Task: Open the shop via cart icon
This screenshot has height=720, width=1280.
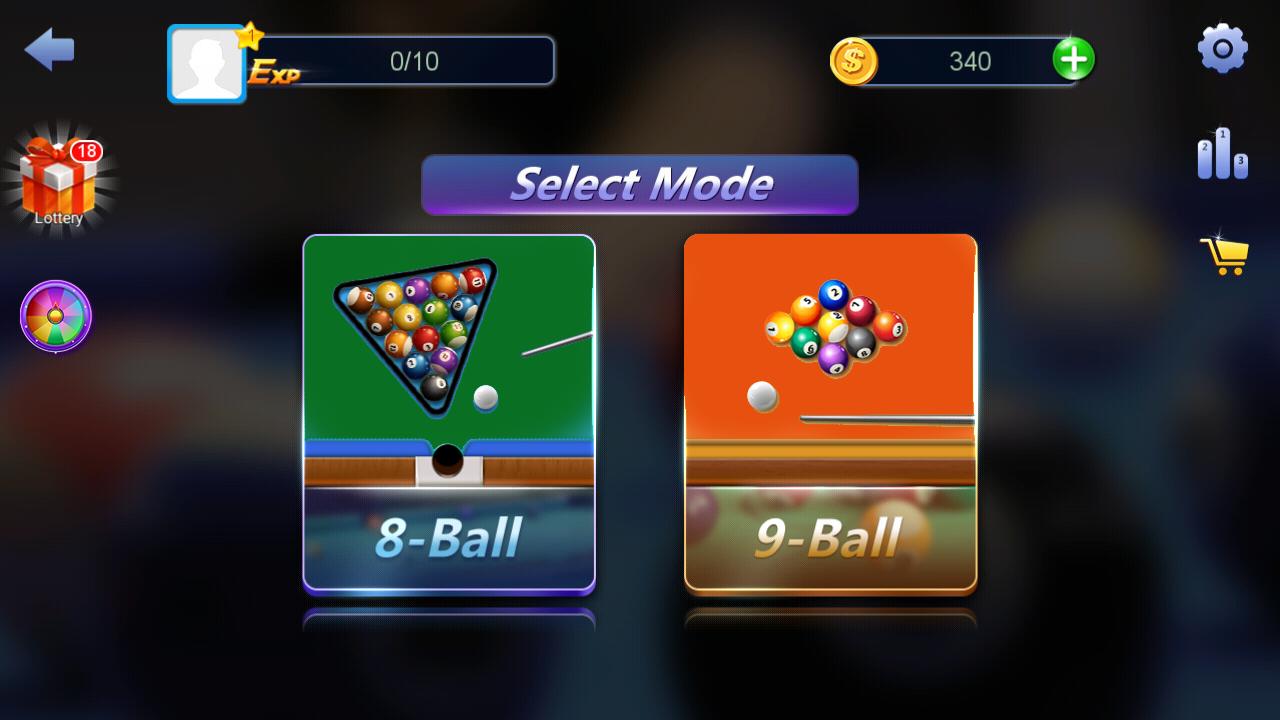Action: coord(1224,256)
